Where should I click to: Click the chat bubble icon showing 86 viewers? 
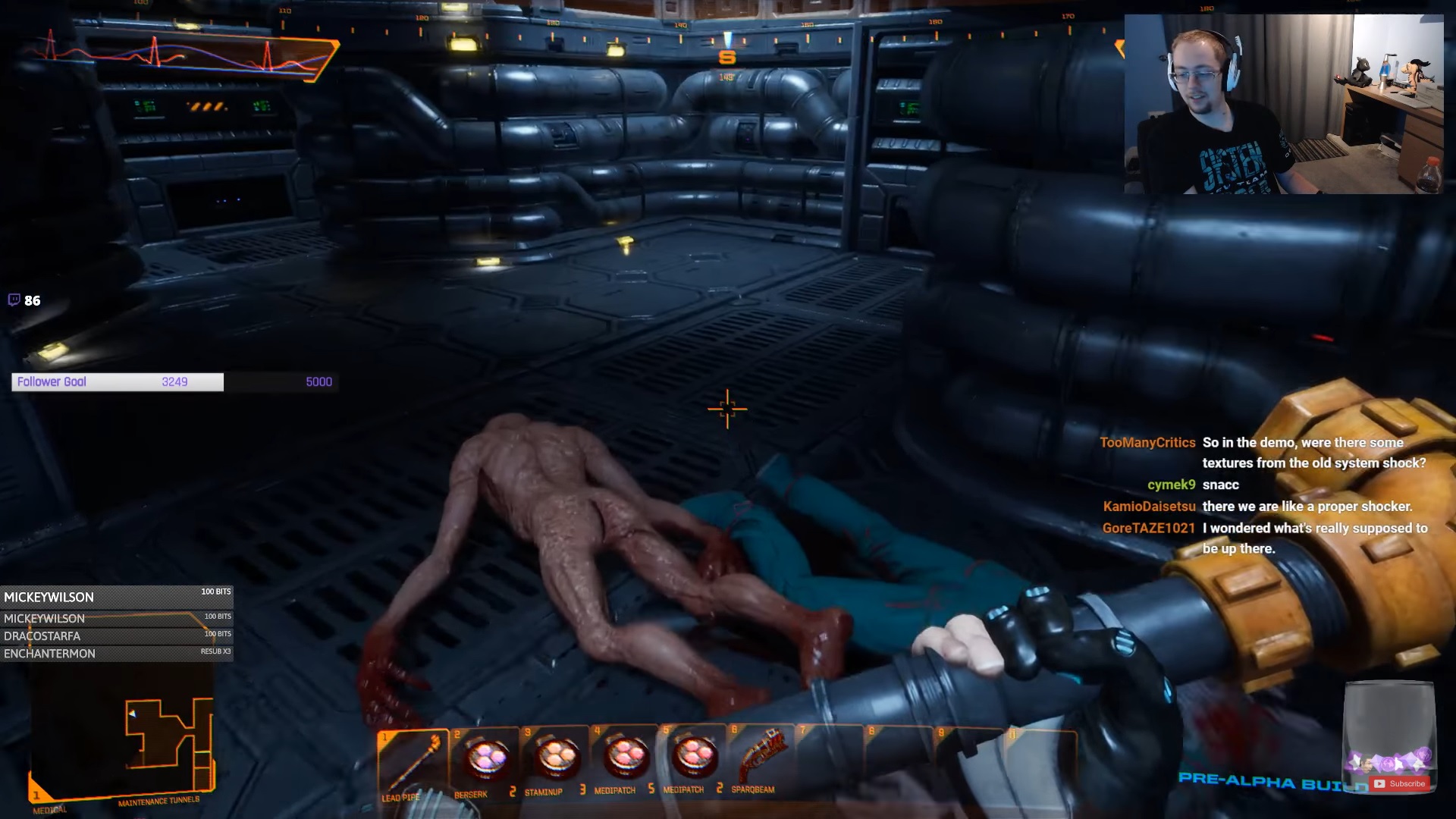tap(18, 300)
